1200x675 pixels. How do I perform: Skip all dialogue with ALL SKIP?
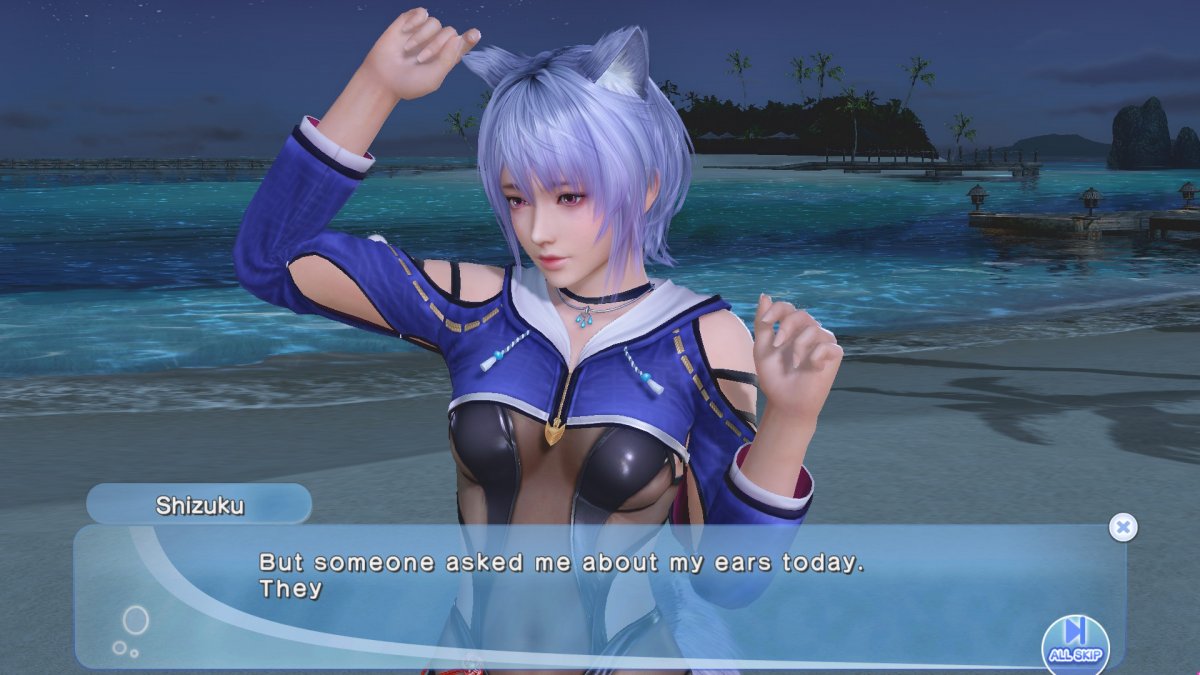click(1075, 641)
